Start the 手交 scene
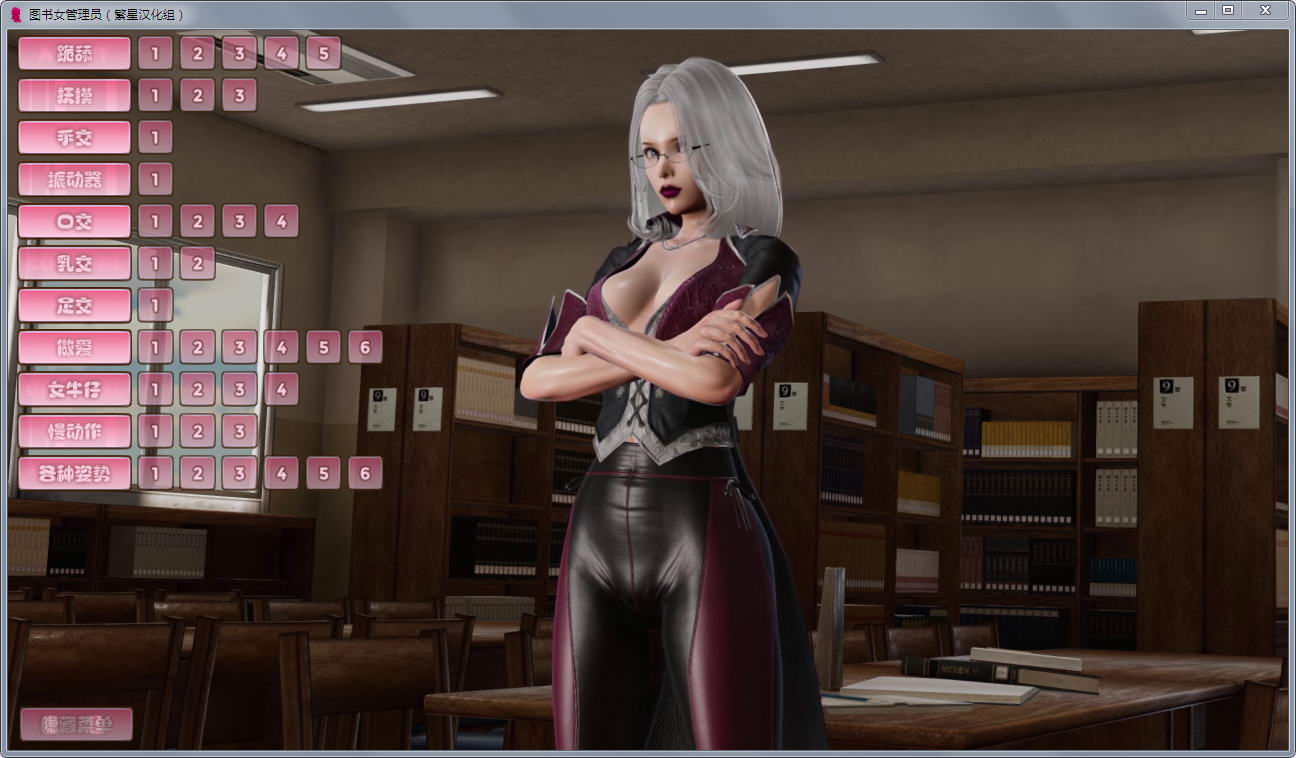 coord(73,137)
